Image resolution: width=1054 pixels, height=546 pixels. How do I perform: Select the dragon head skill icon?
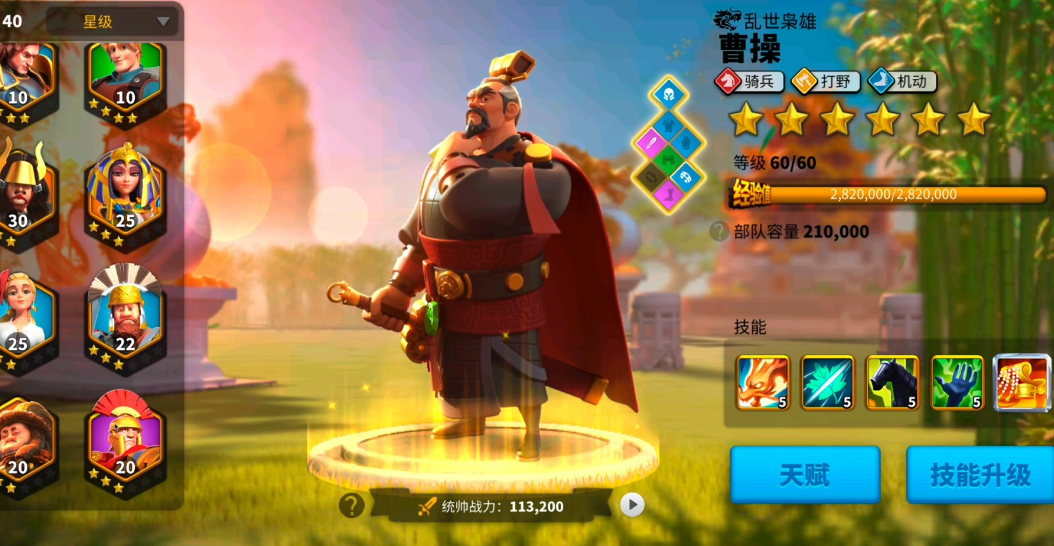click(762, 382)
